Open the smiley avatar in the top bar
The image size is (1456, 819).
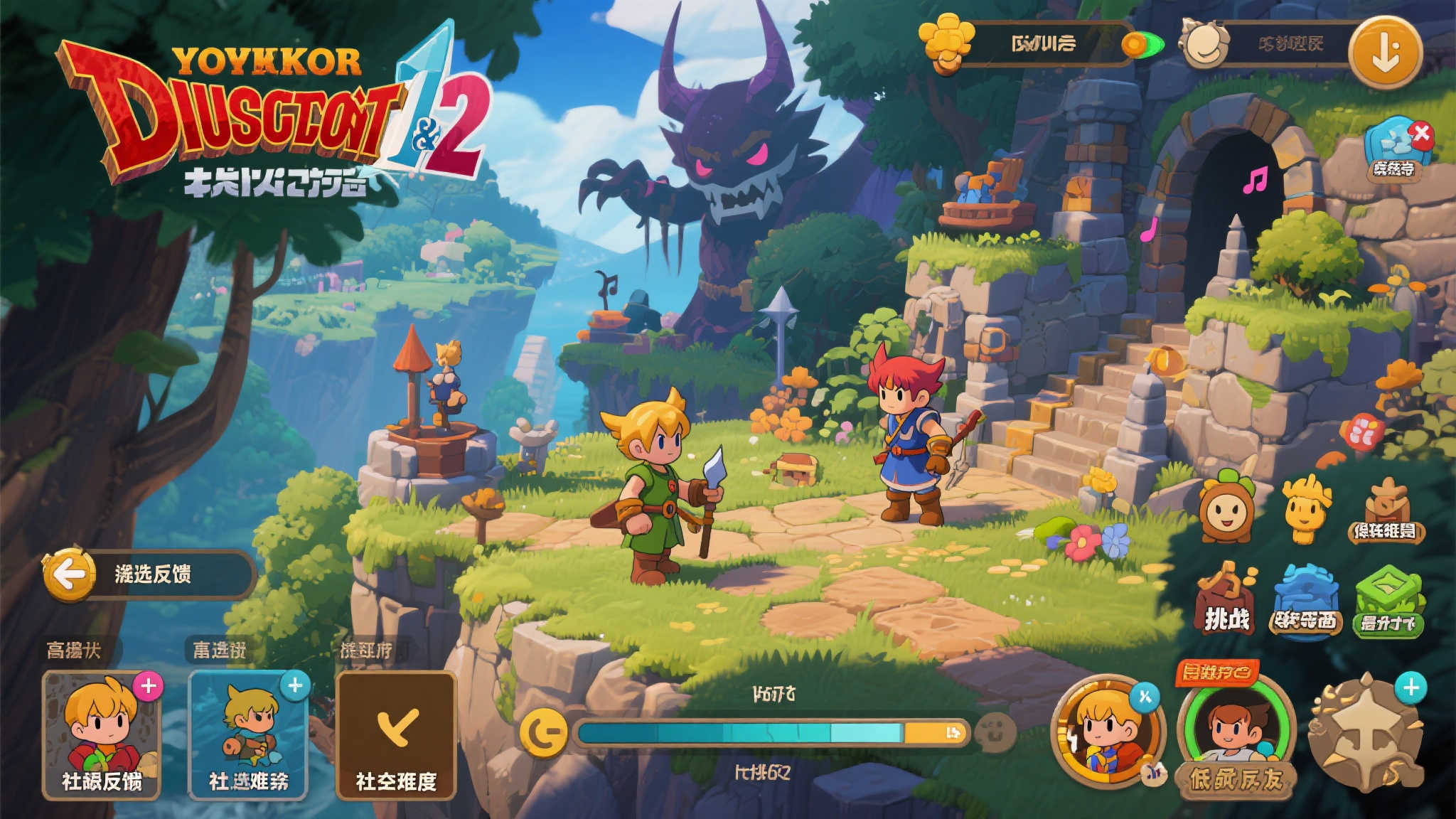(1204, 44)
